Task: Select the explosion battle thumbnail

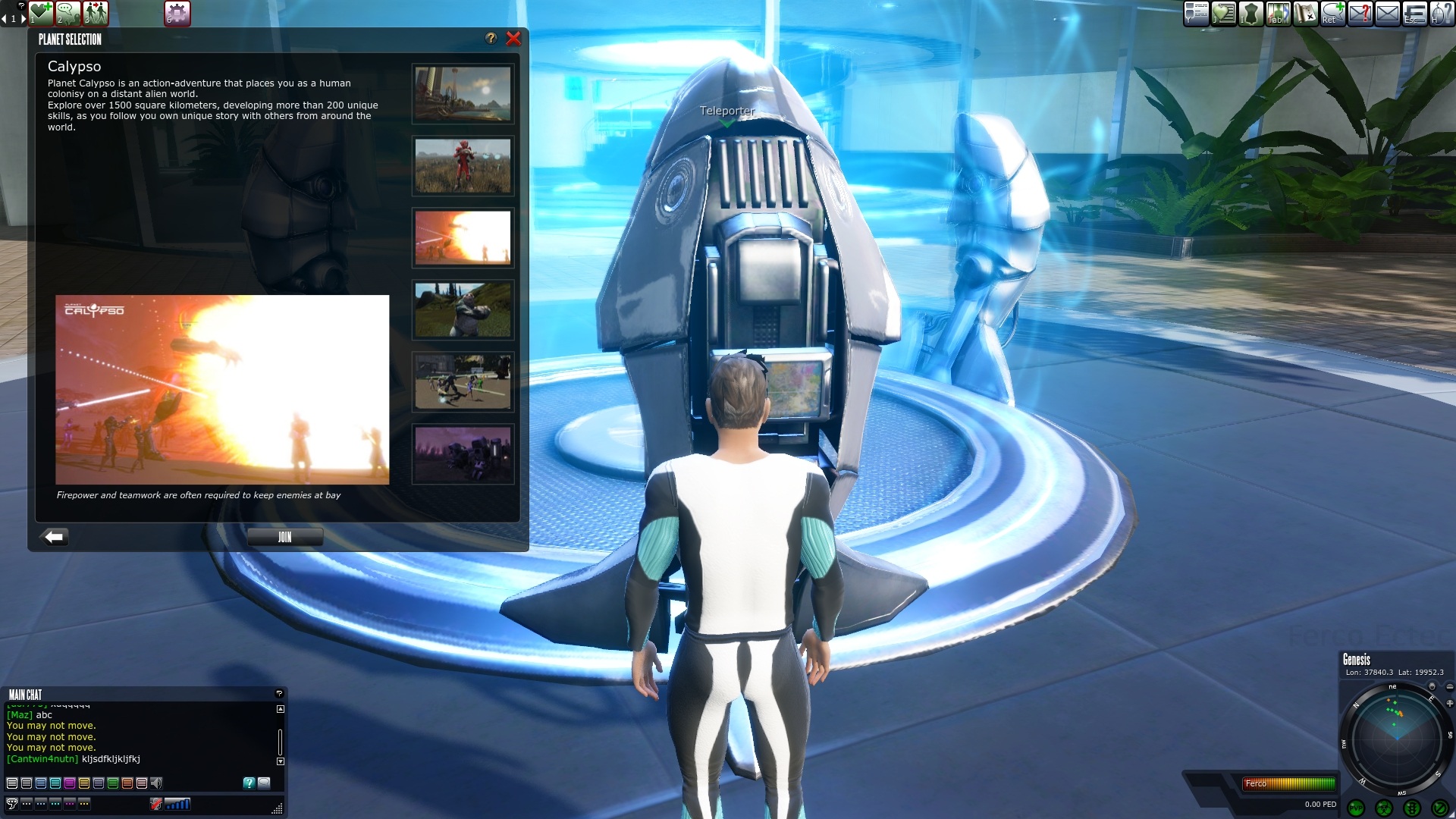Action: pyautogui.click(x=463, y=237)
